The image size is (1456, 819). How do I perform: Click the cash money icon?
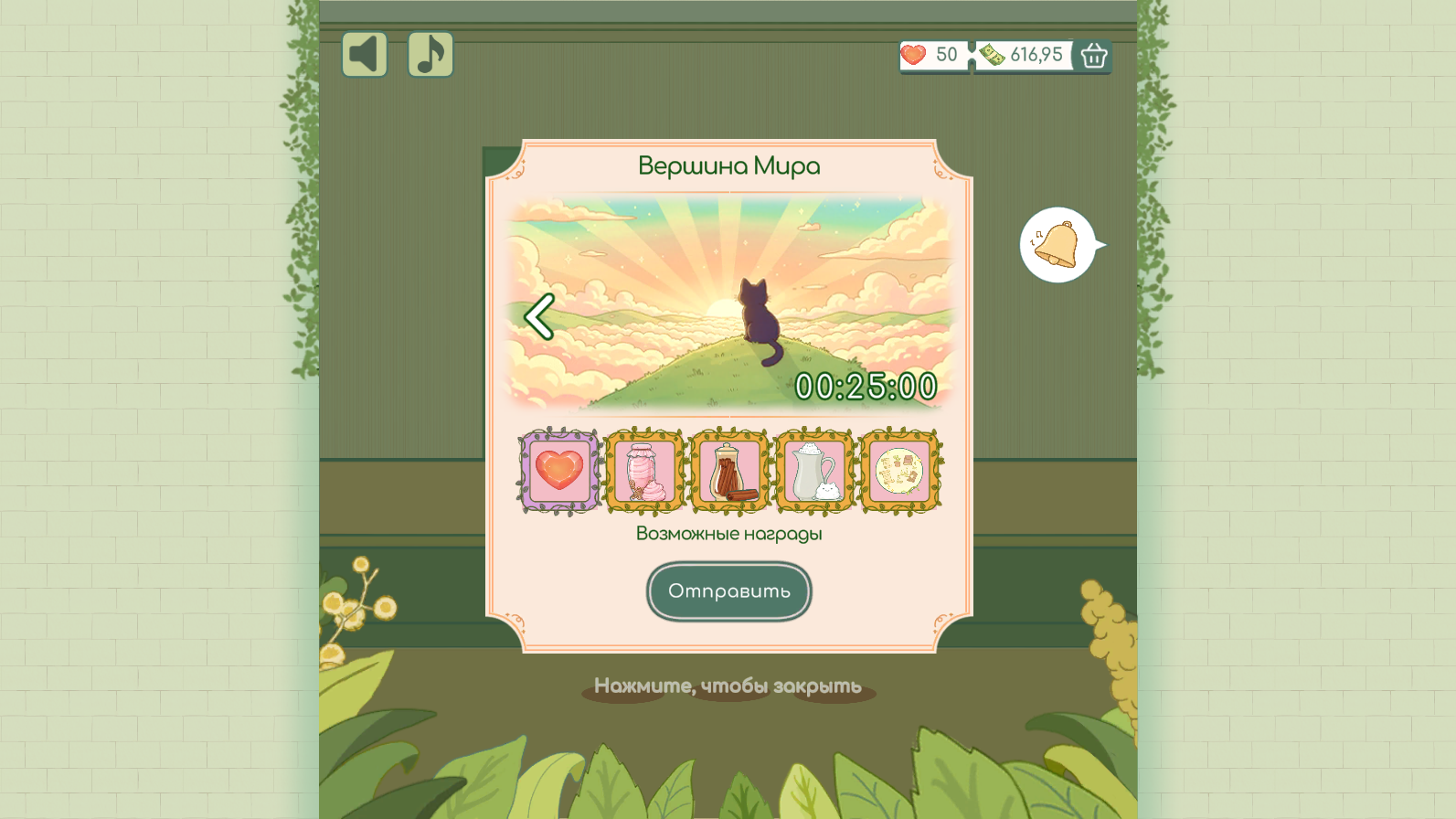pos(992,54)
